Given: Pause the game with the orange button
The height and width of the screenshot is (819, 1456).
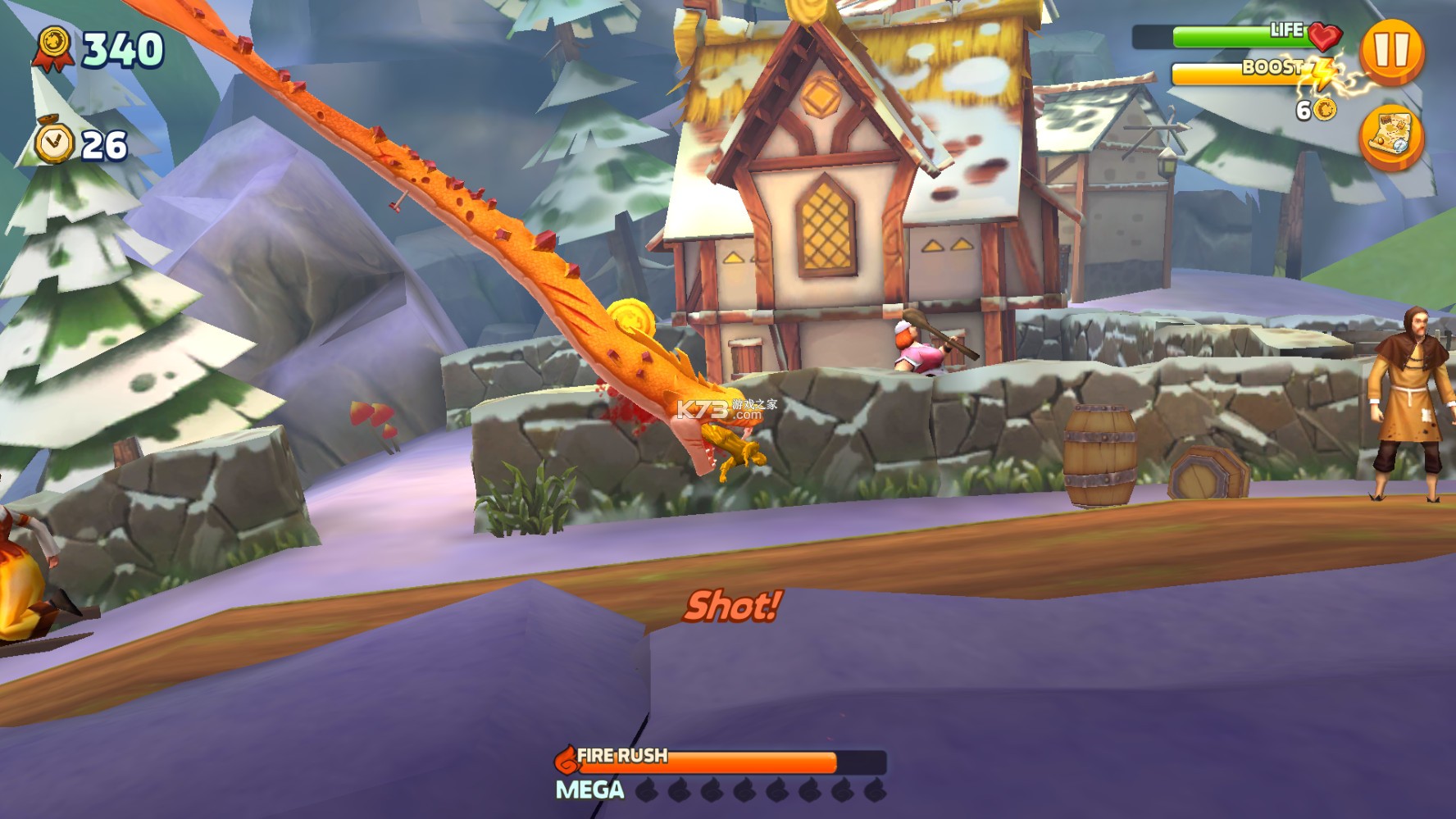Looking at the screenshot, I should (1391, 51).
